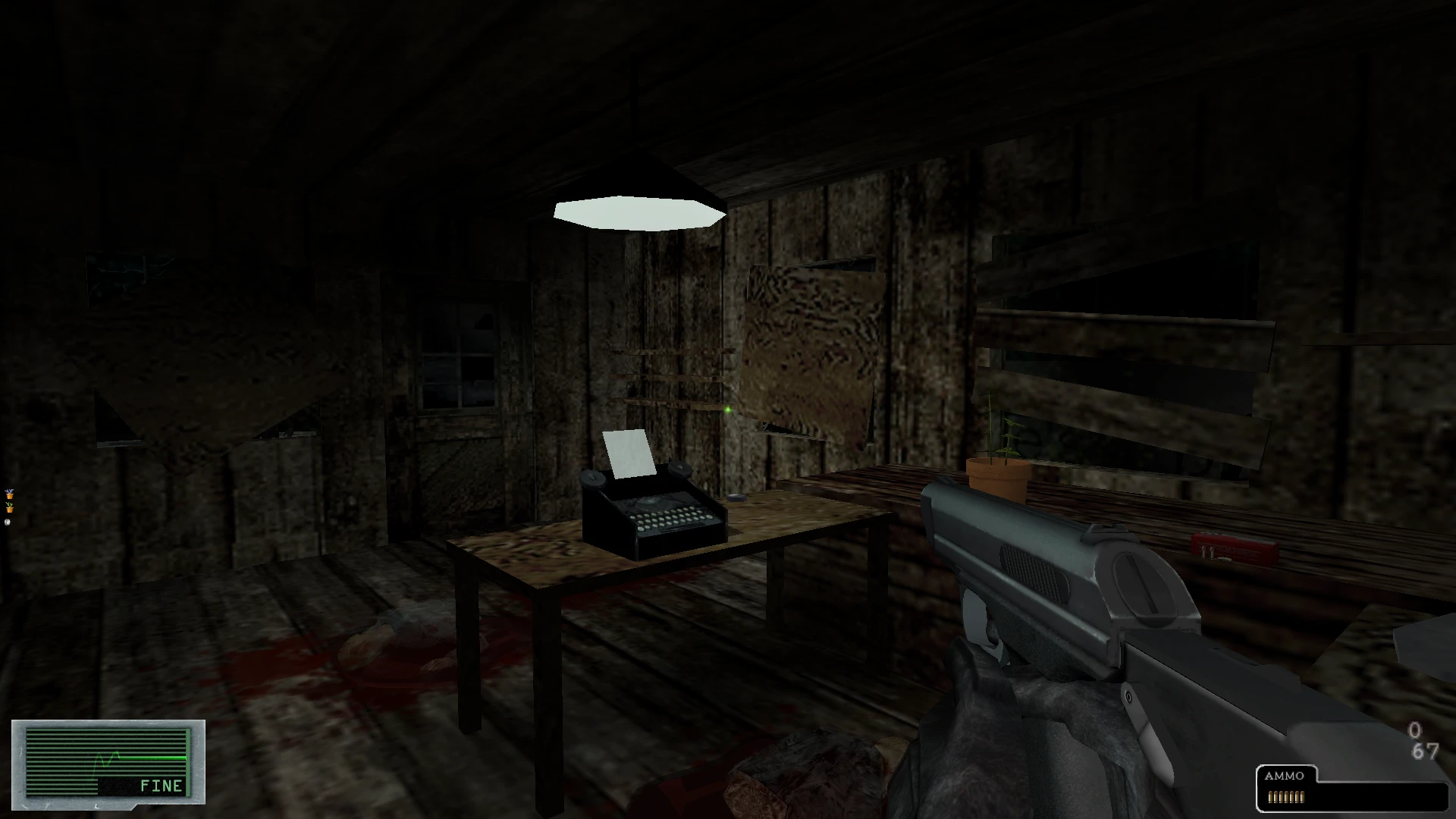
Task: Select the green herb pot icon
Action: pos(10,508)
